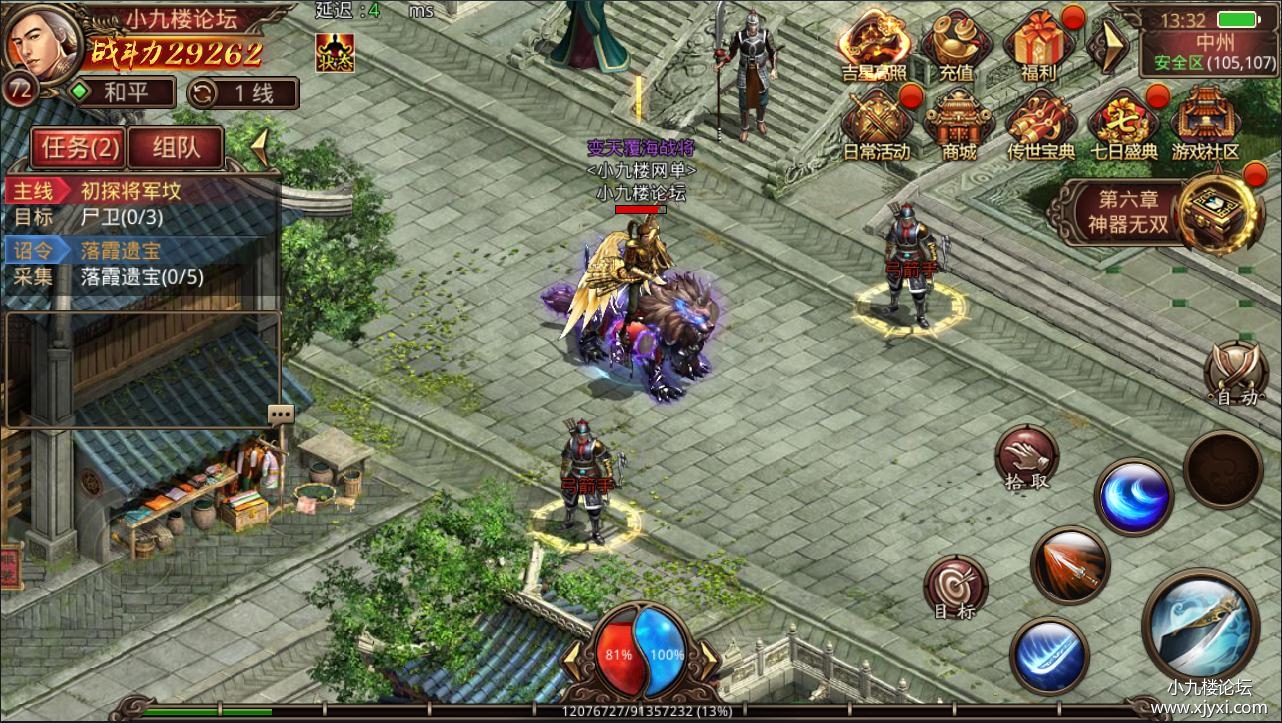Open the 传世宝典 codex icon

(x=1041, y=124)
